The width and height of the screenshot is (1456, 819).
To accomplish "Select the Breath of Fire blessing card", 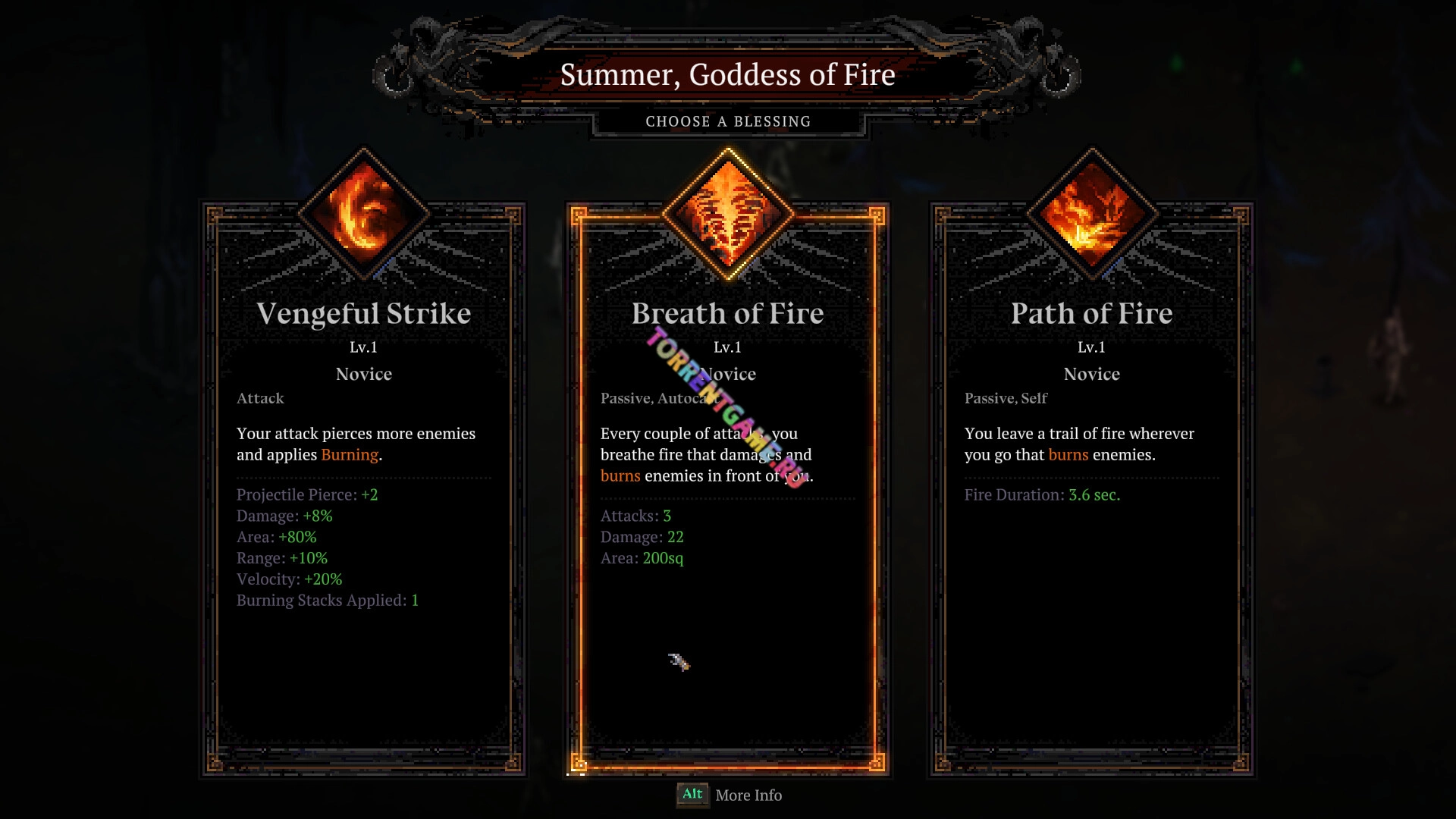I will [728, 485].
